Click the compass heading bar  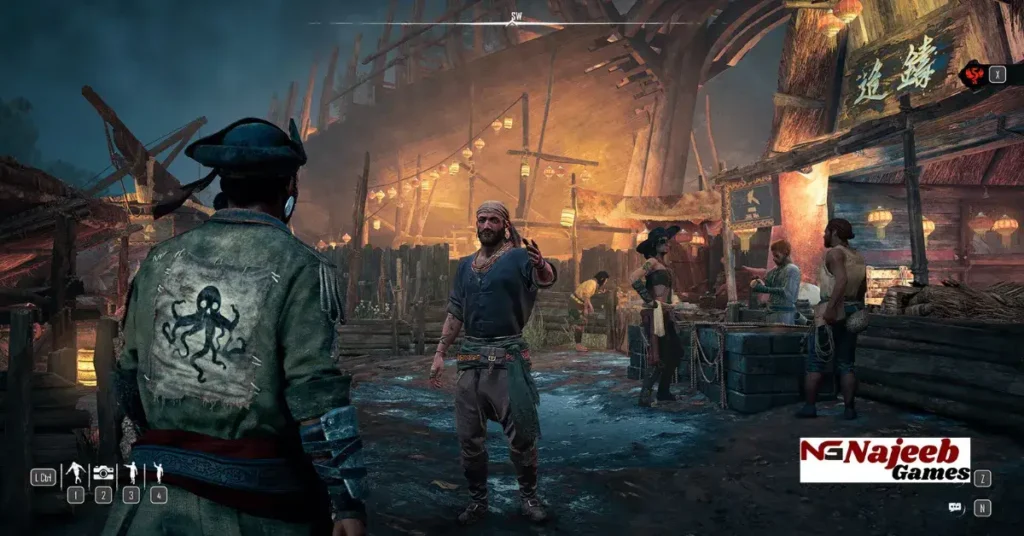pos(515,20)
